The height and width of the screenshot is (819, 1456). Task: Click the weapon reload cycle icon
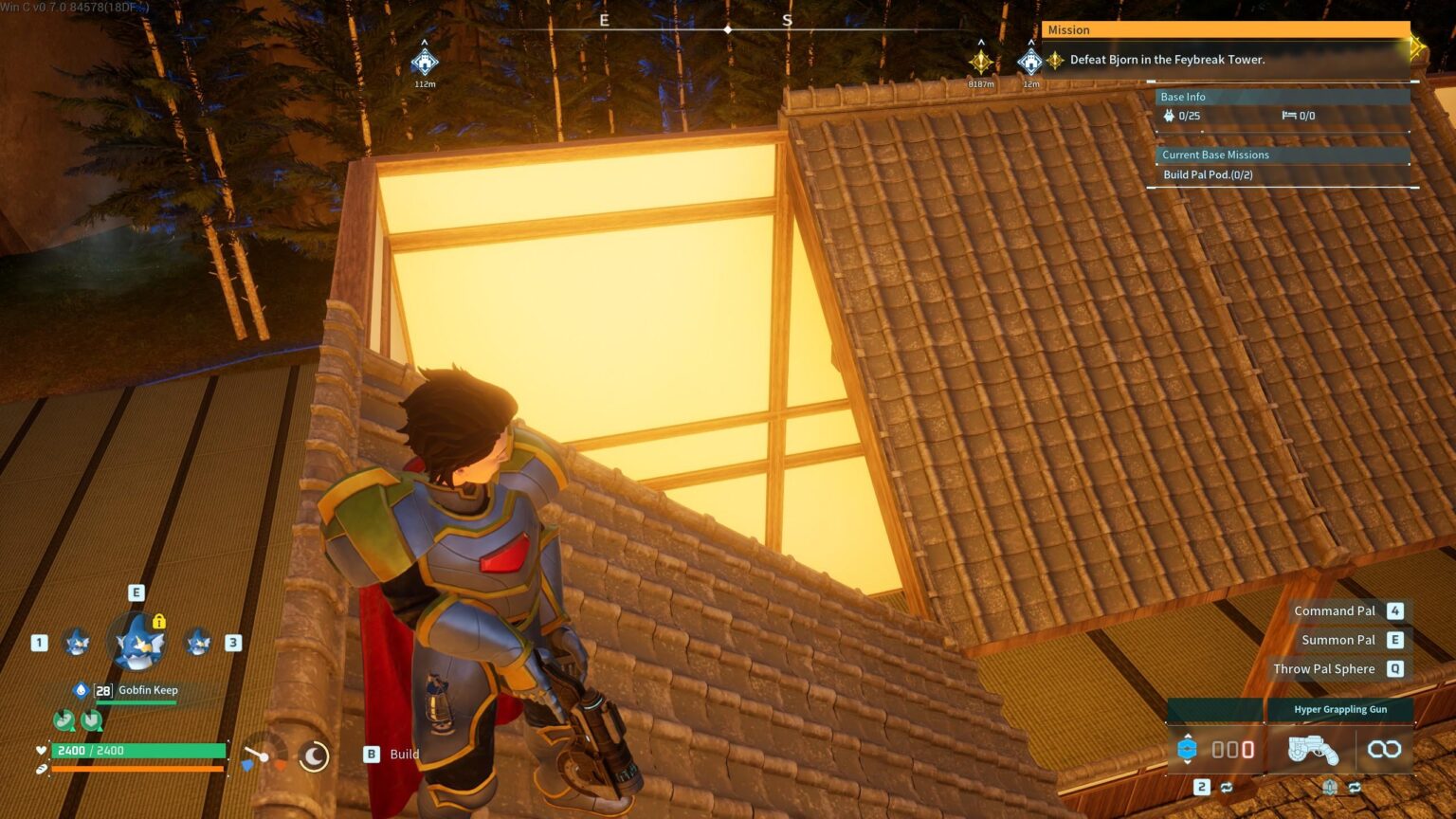(x=1354, y=787)
